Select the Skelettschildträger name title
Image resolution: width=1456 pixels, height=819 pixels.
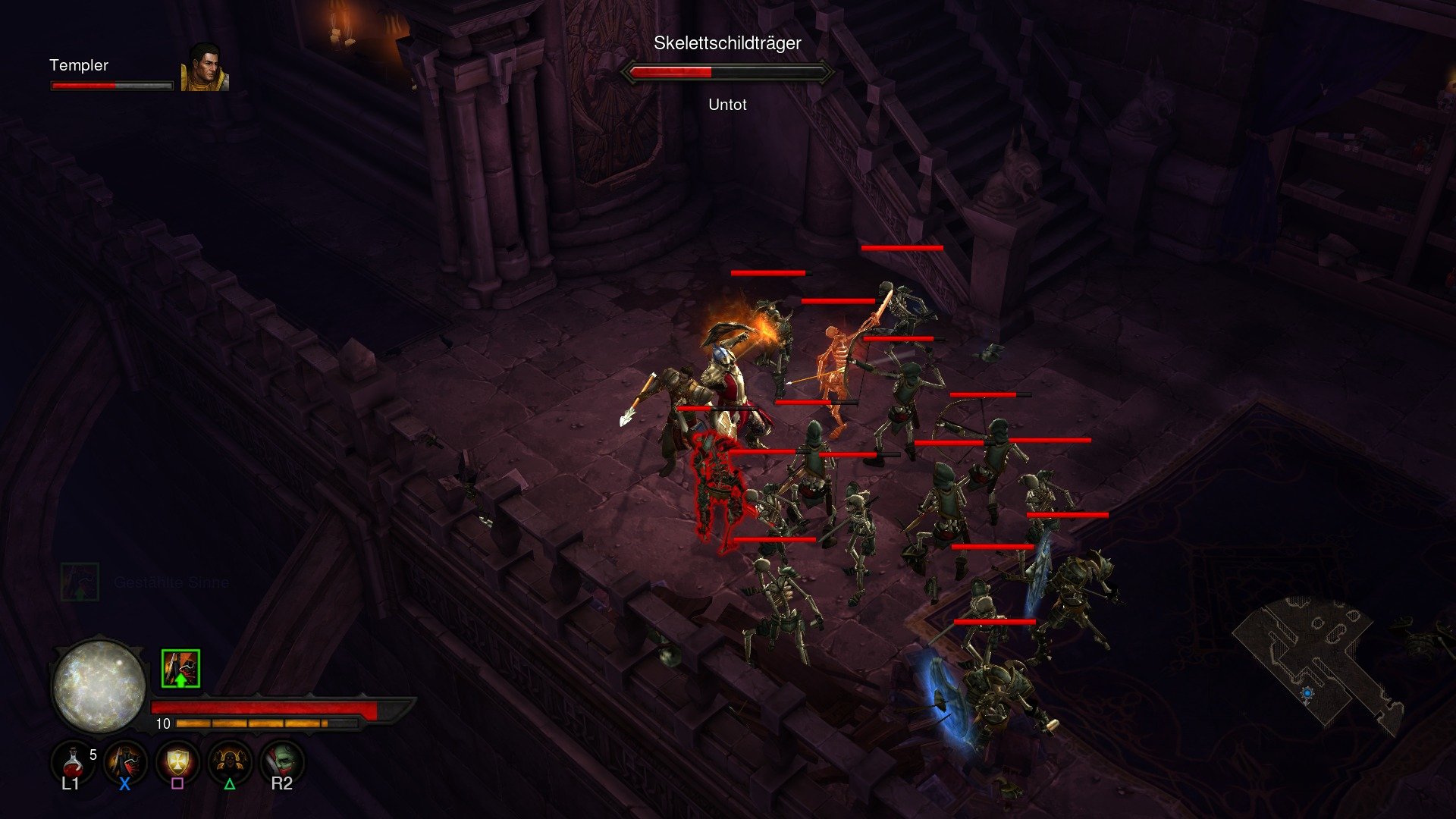tap(727, 43)
